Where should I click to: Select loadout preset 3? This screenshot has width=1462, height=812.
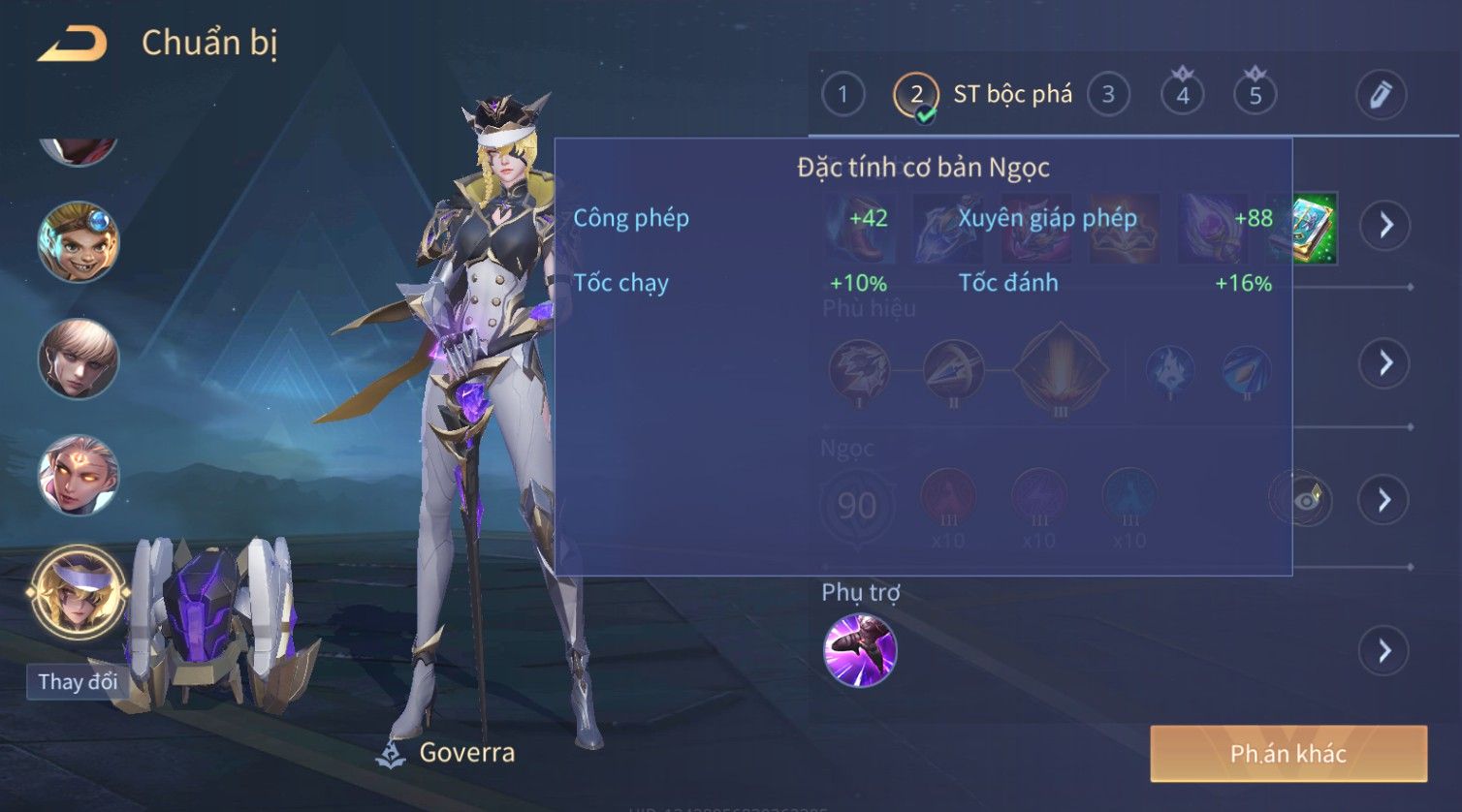click(1108, 95)
